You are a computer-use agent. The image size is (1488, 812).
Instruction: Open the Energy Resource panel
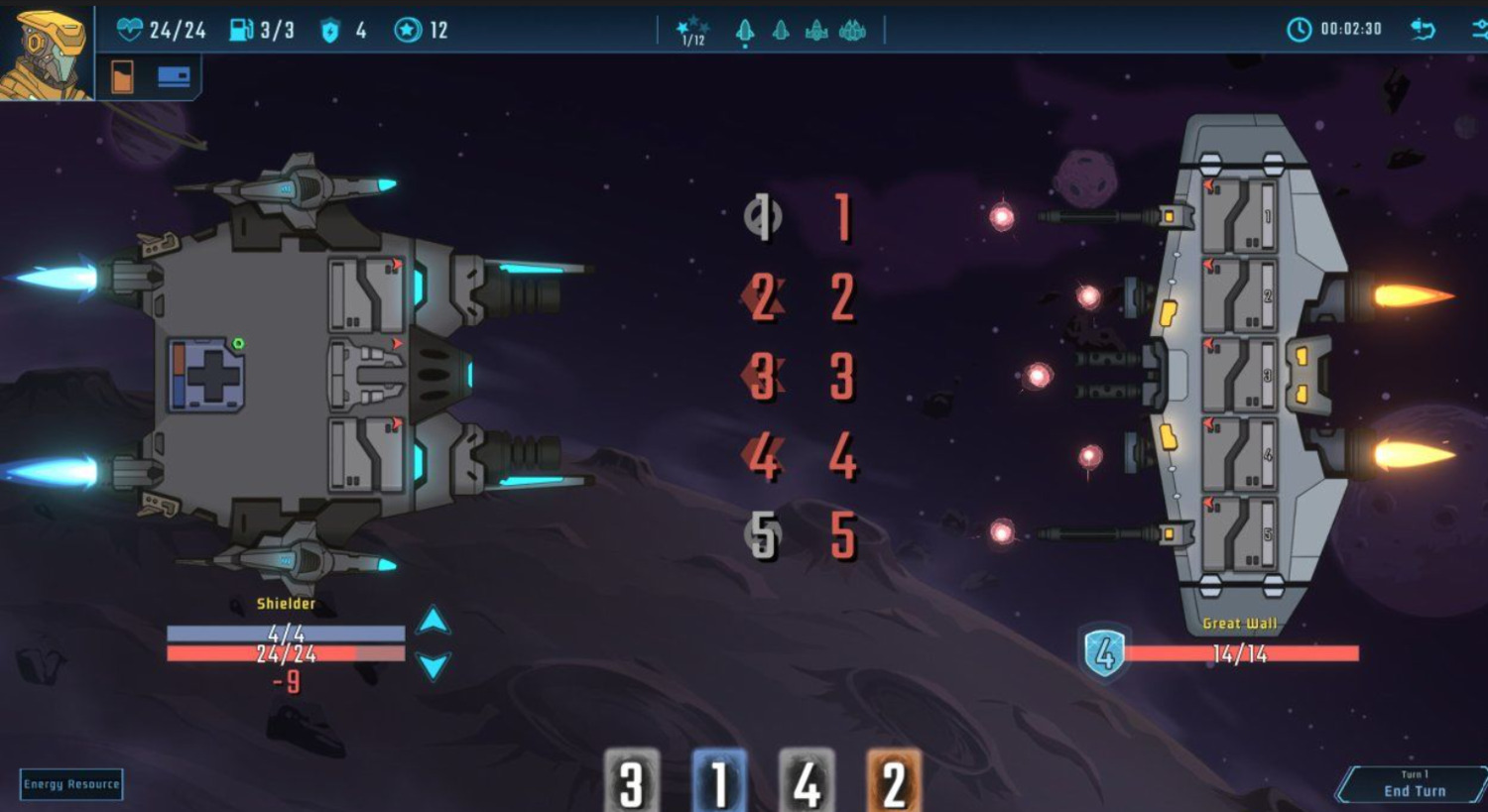pyautogui.click(x=71, y=784)
